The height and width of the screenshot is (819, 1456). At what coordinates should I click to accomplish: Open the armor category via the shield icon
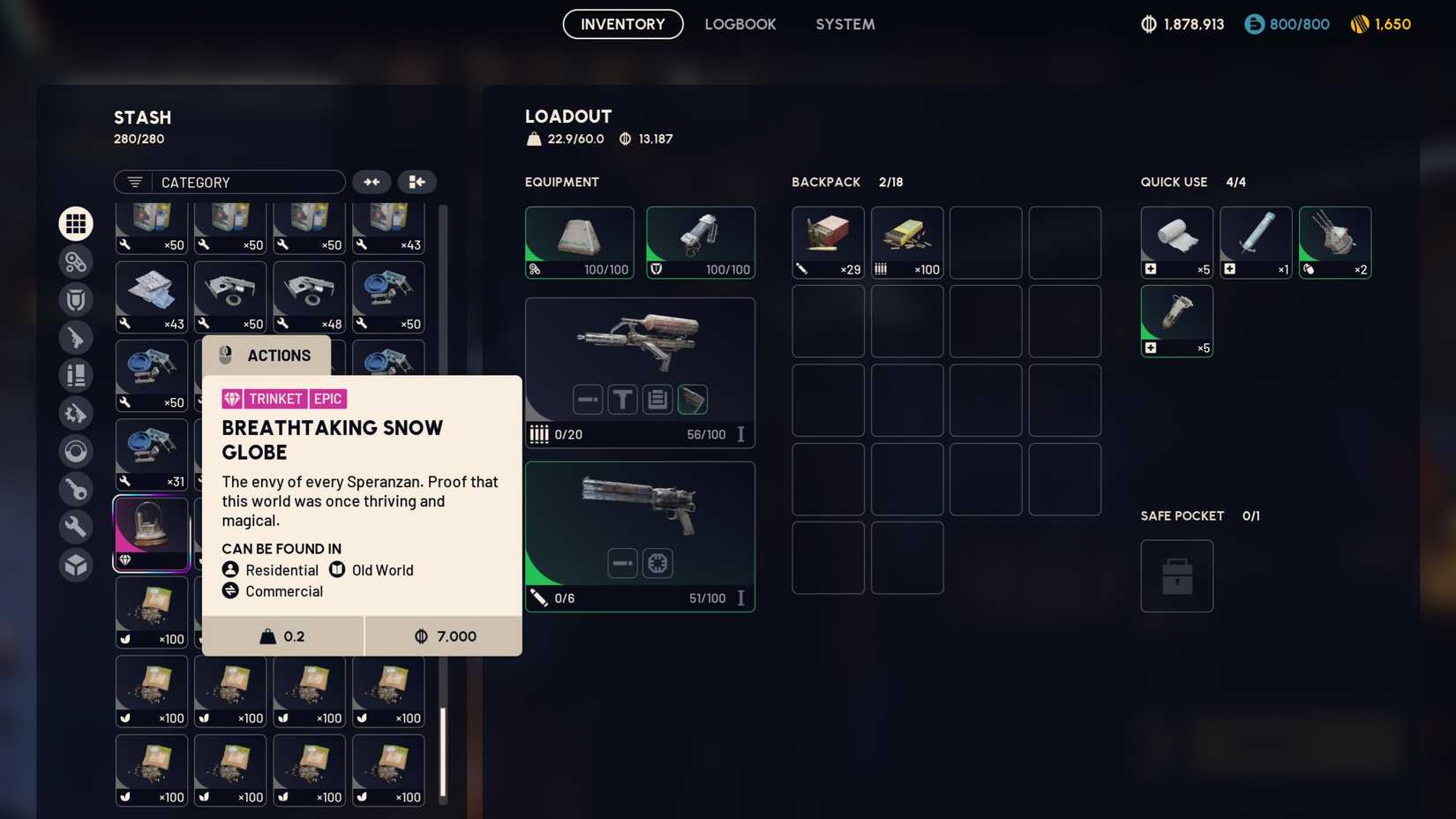click(76, 299)
